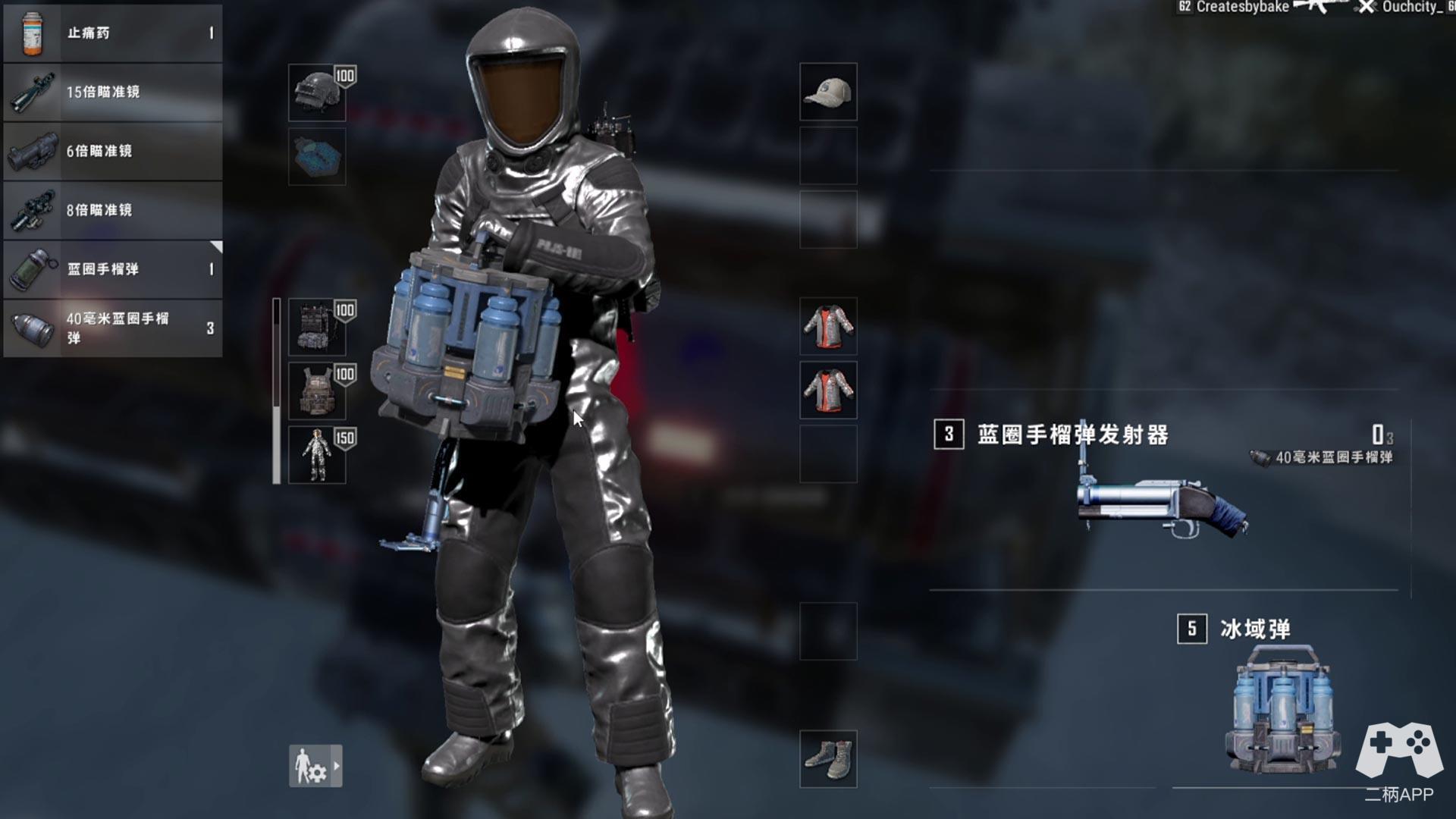Select the equipped backpack slot
The image size is (1456, 819).
[x=317, y=328]
